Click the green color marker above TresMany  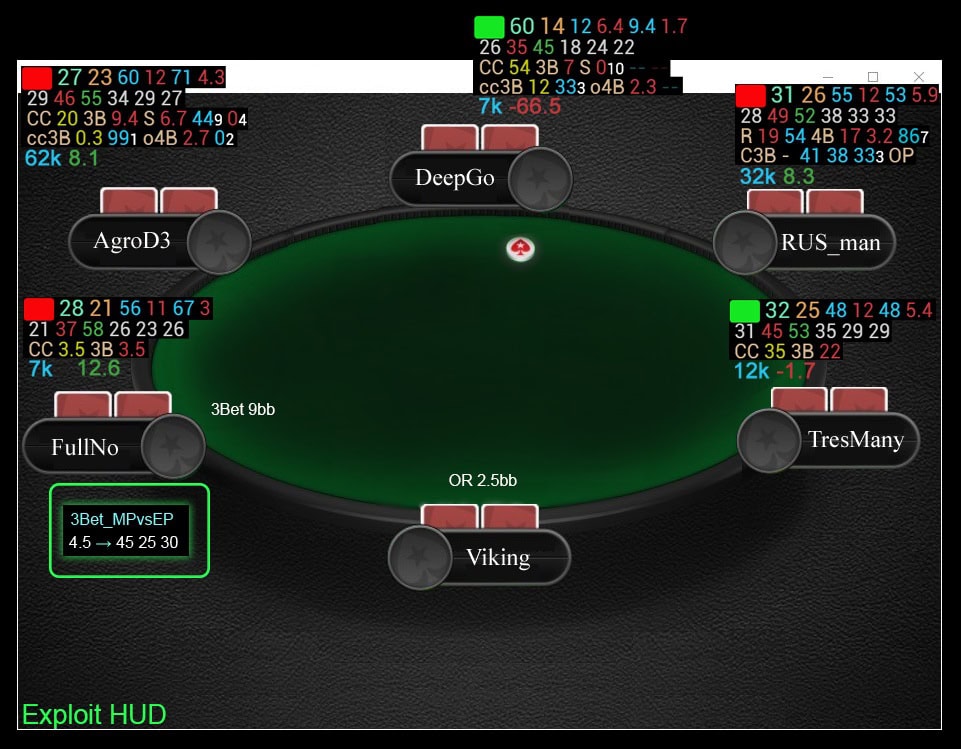[x=745, y=311]
